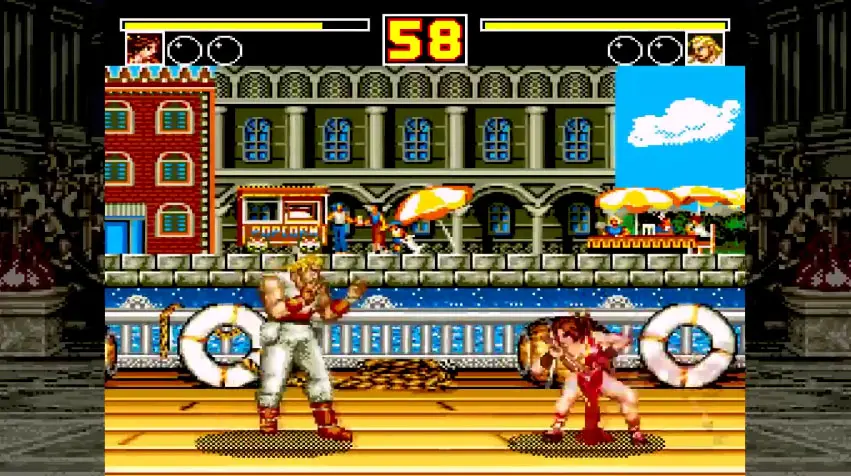This screenshot has height=476, width=851.
Task: Click the blonde player two portrait
Action: 704,48
